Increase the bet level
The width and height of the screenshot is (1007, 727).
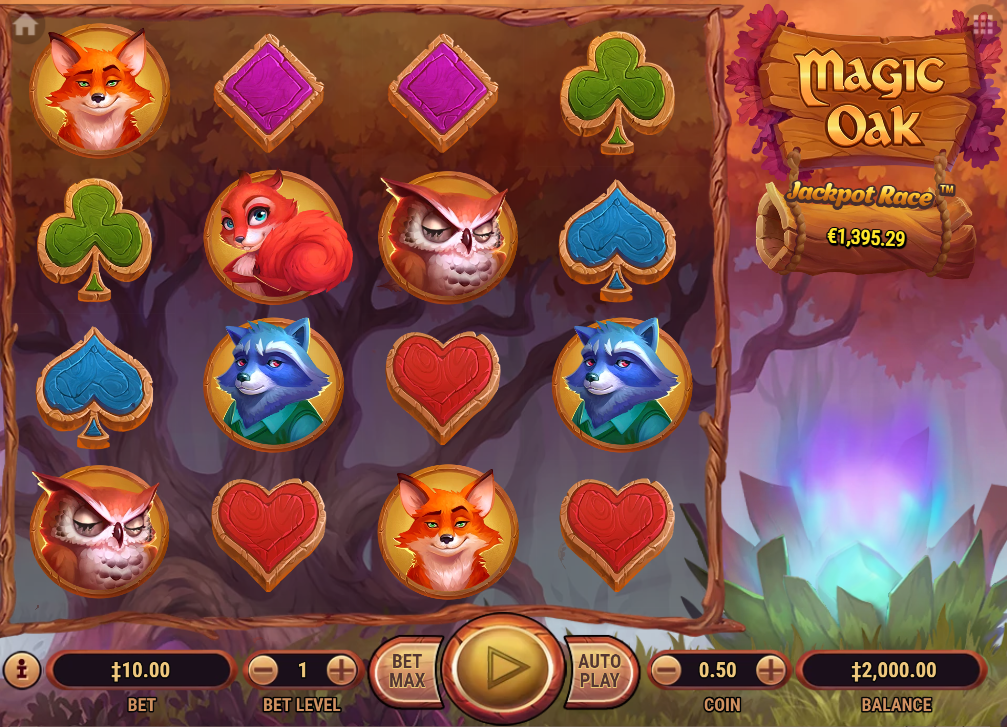(x=341, y=670)
